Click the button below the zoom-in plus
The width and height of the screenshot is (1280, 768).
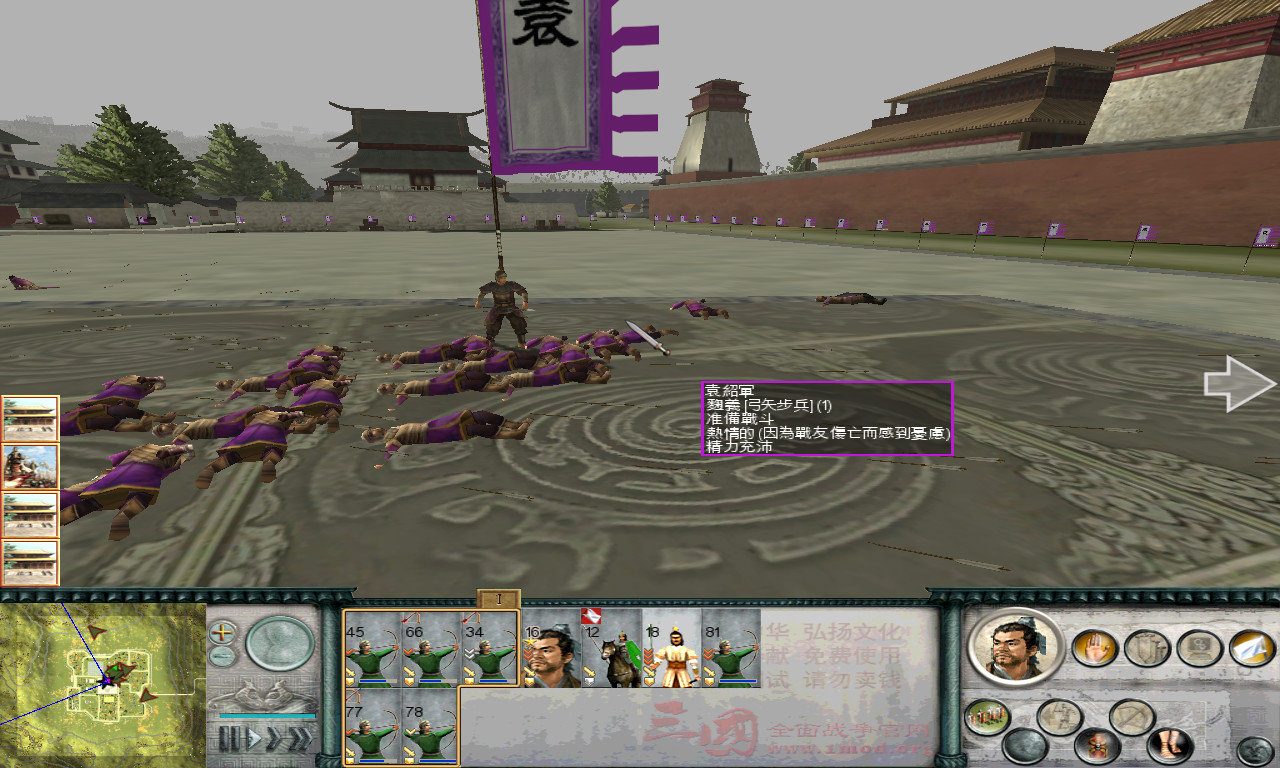pos(221,656)
